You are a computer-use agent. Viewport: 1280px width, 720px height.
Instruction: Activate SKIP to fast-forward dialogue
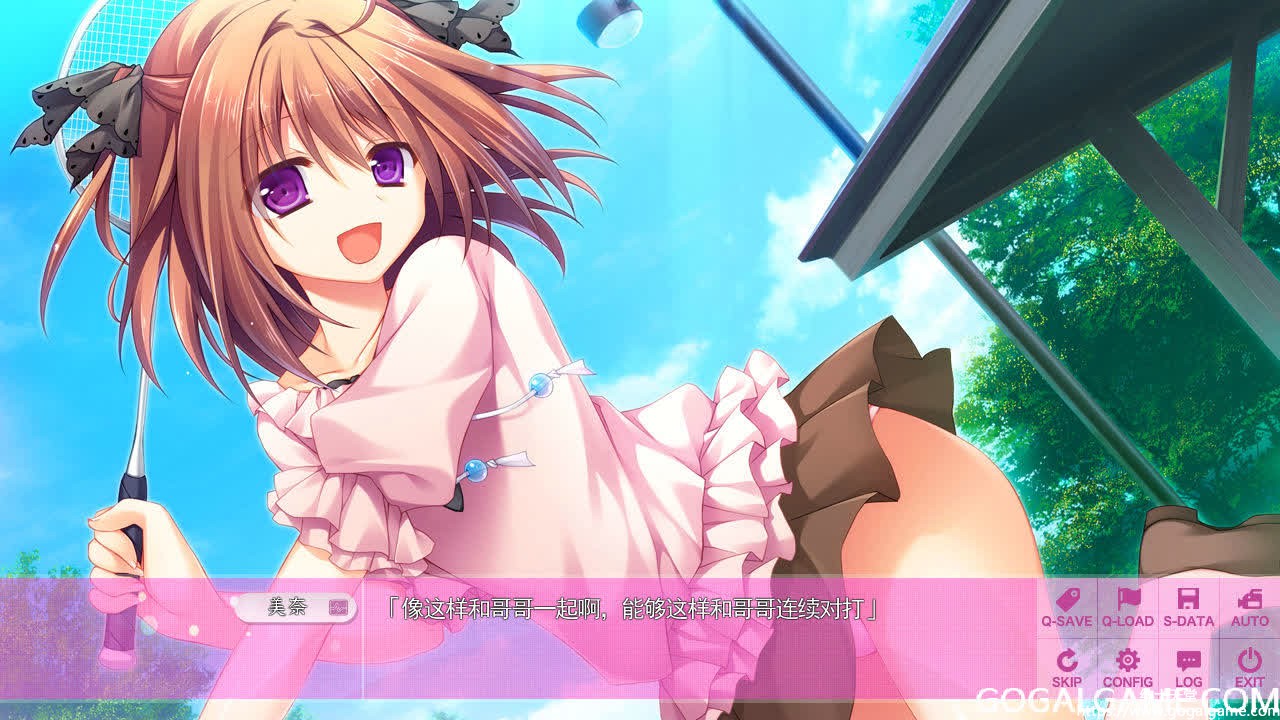tap(1067, 667)
